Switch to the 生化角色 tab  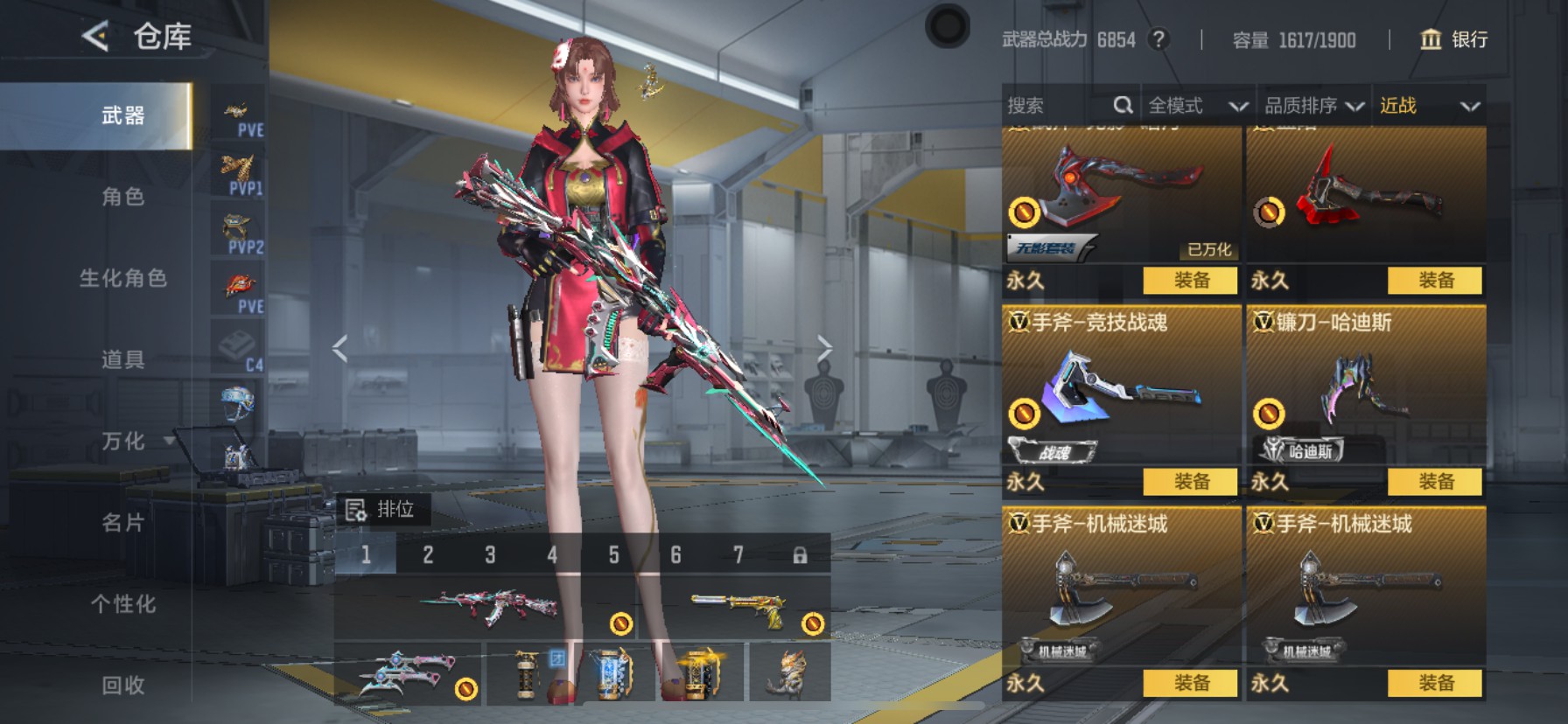pos(122,278)
